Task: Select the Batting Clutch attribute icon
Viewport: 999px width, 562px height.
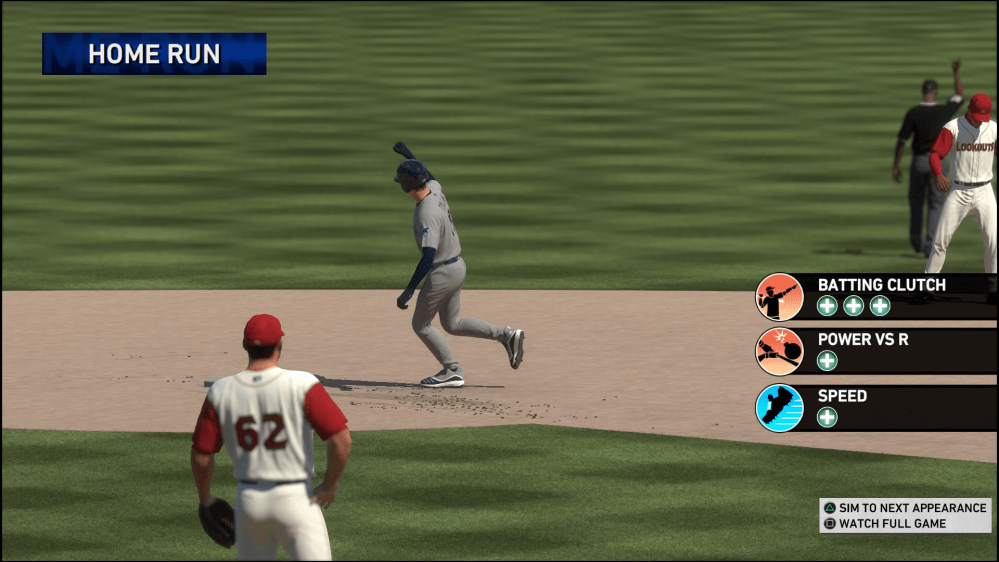Action: (779, 297)
